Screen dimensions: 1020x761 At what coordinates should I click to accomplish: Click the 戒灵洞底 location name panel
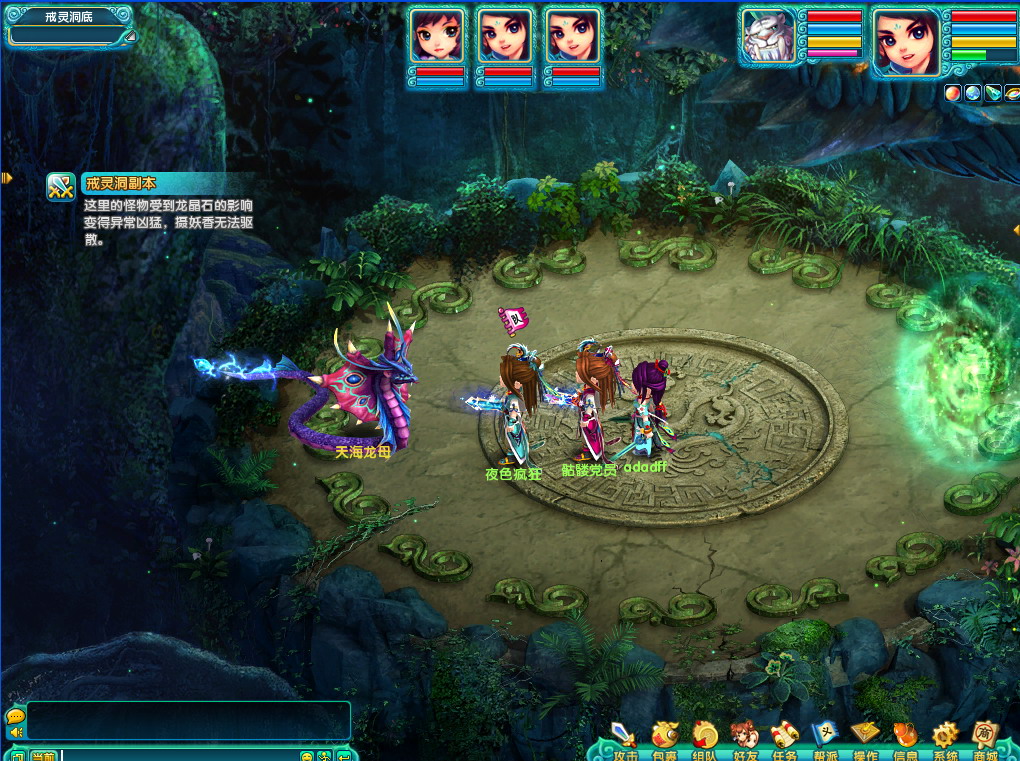[x=69, y=17]
